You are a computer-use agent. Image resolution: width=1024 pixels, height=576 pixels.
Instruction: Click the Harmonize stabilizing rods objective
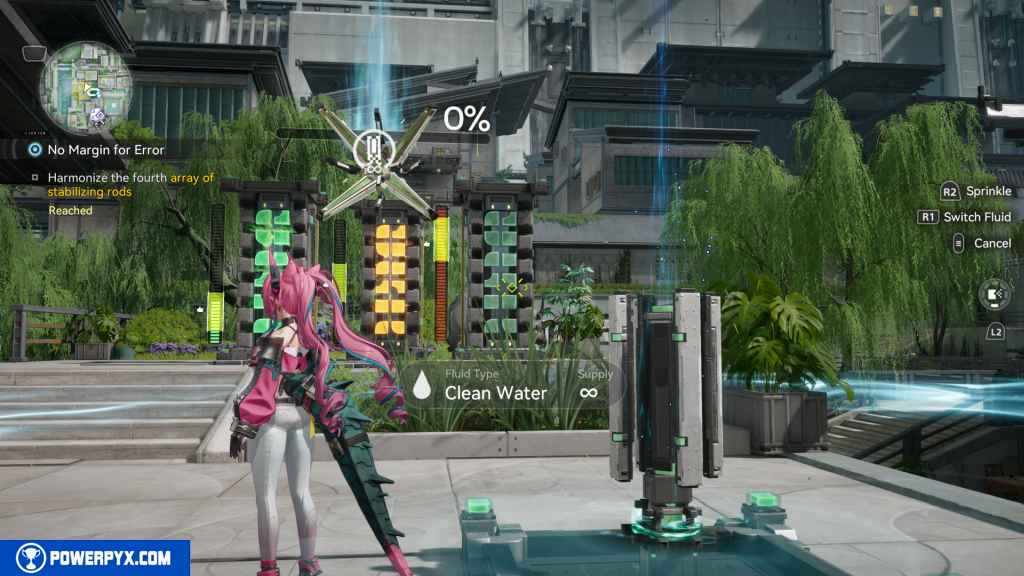pyautogui.click(x=130, y=184)
